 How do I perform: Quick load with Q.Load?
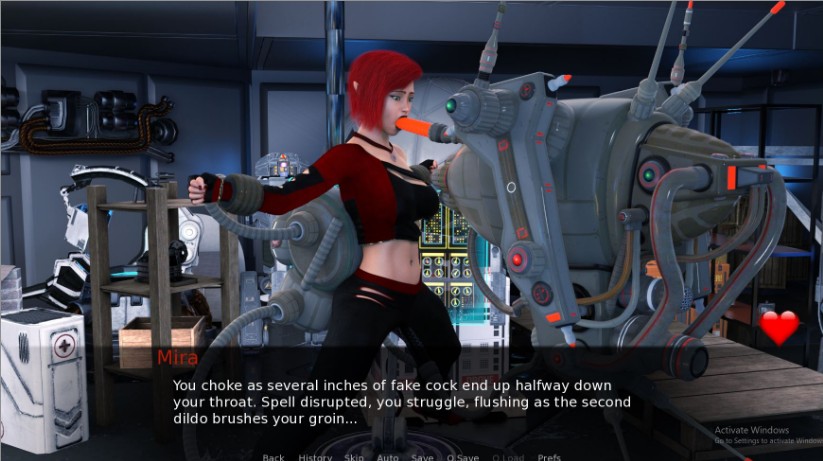pos(508,457)
